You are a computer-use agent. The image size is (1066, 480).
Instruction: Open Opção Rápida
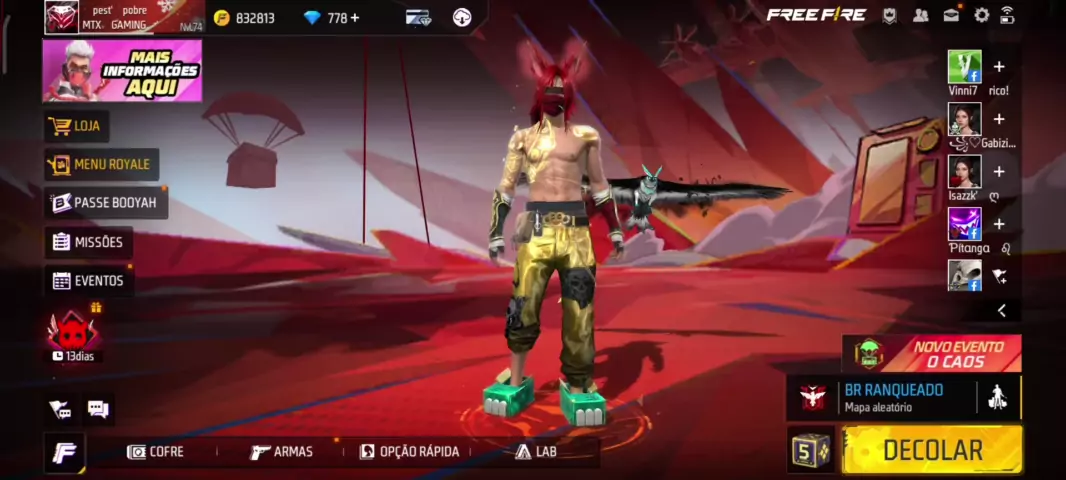(x=409, y=452)
